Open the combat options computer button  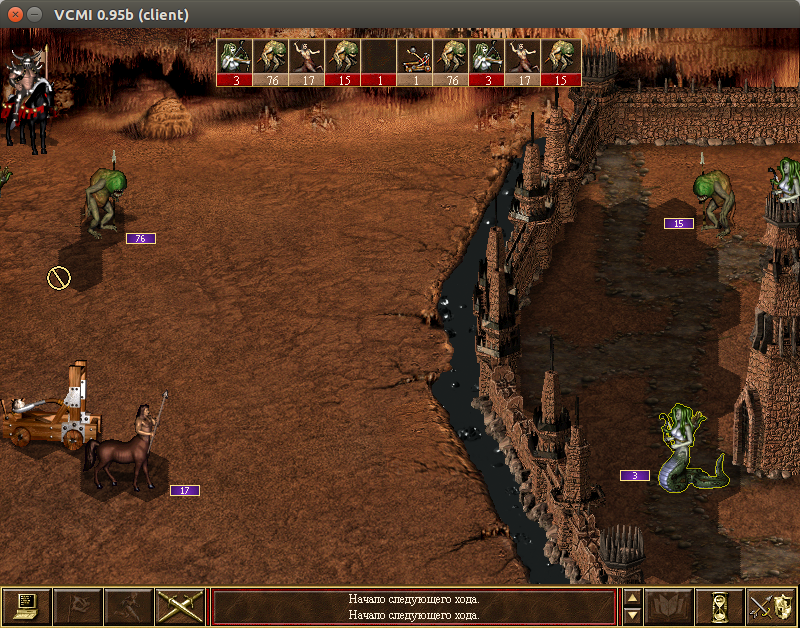(27, 606)
